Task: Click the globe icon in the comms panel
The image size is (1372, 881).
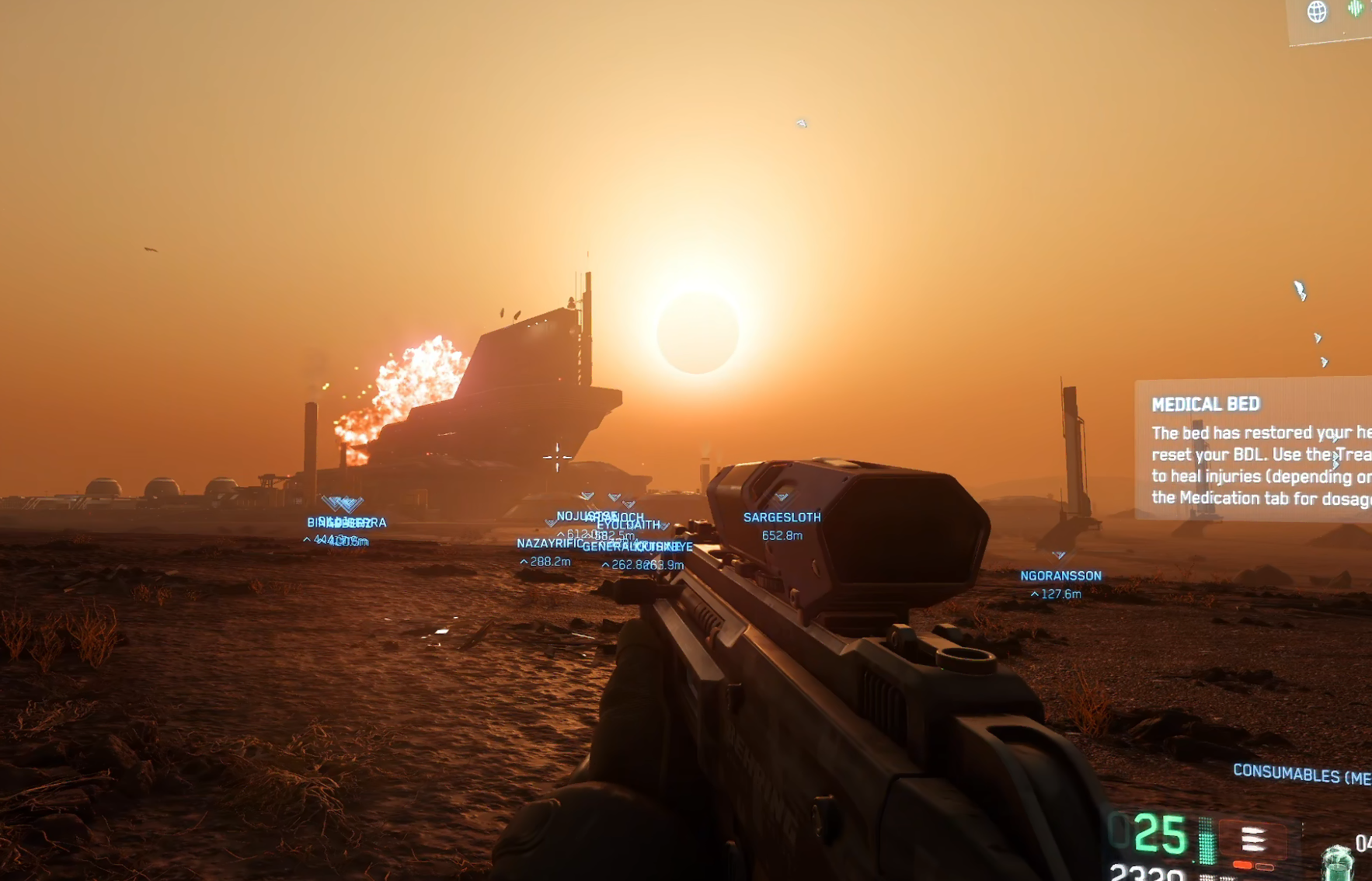Action: coord(1317,12)
